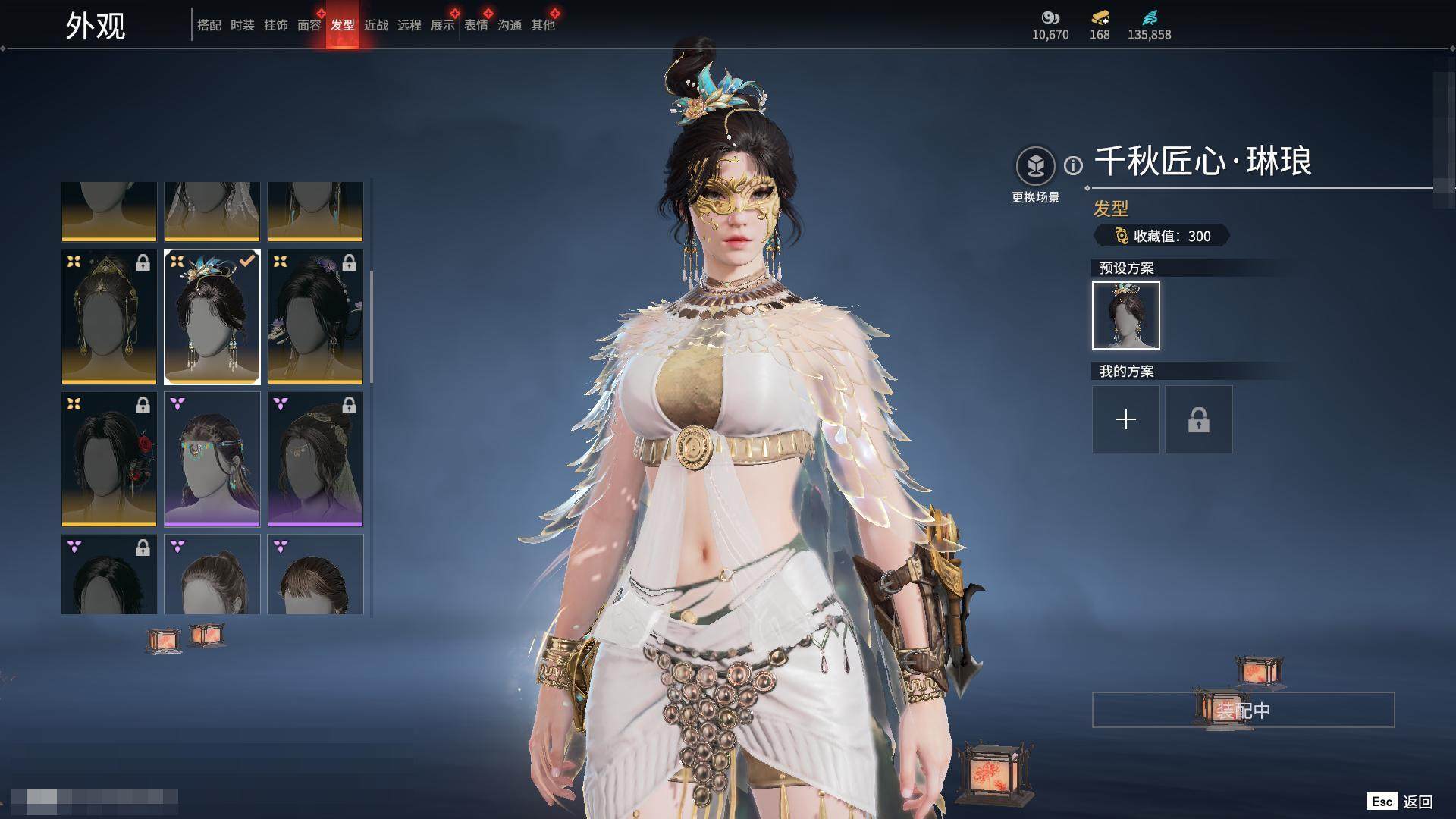This screenshot has width=1456, height=819.
Task: Select the locked red-rose hairstyle
Action: [109, 459]
